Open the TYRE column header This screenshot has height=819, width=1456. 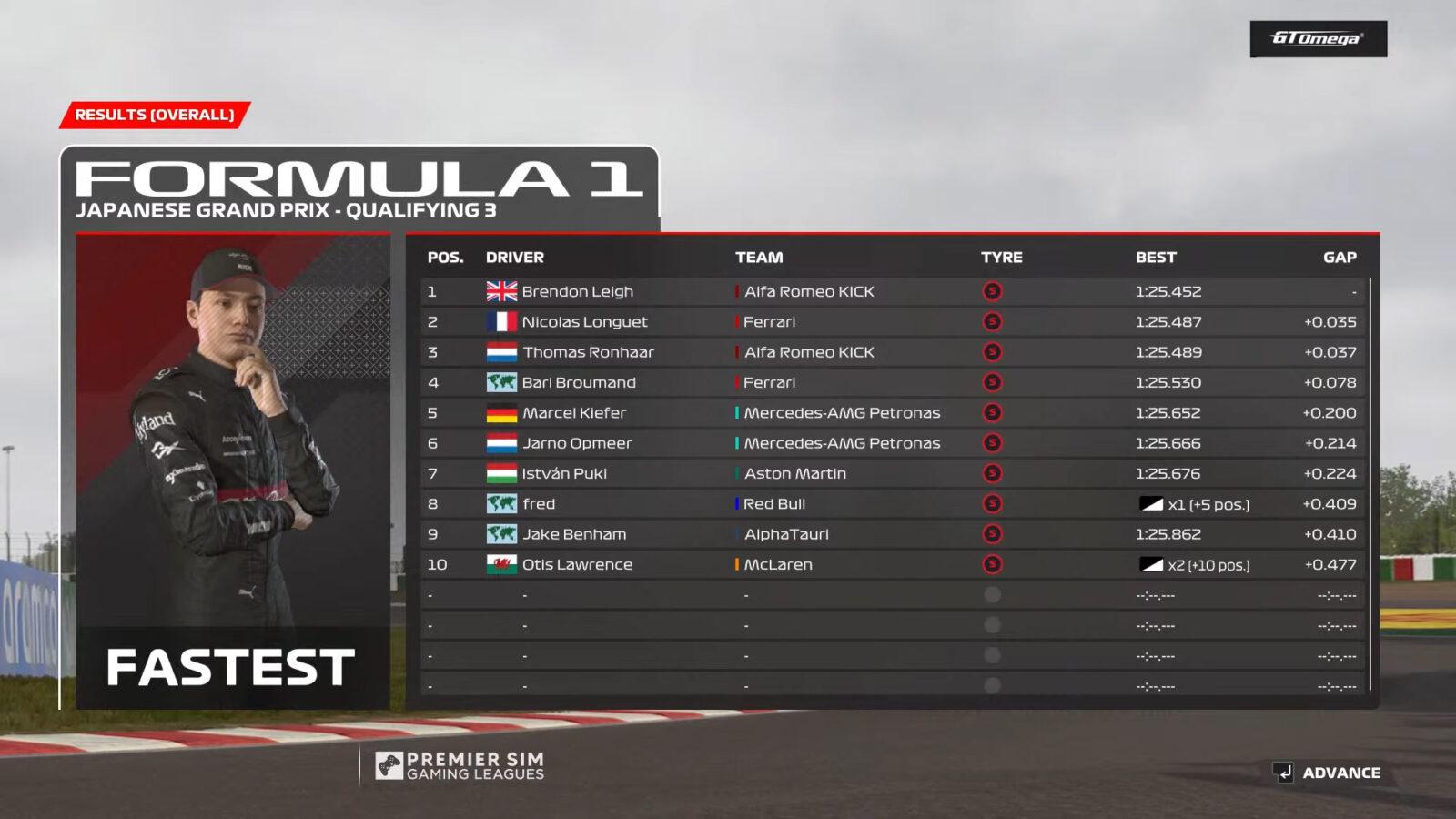[1001, 258]
